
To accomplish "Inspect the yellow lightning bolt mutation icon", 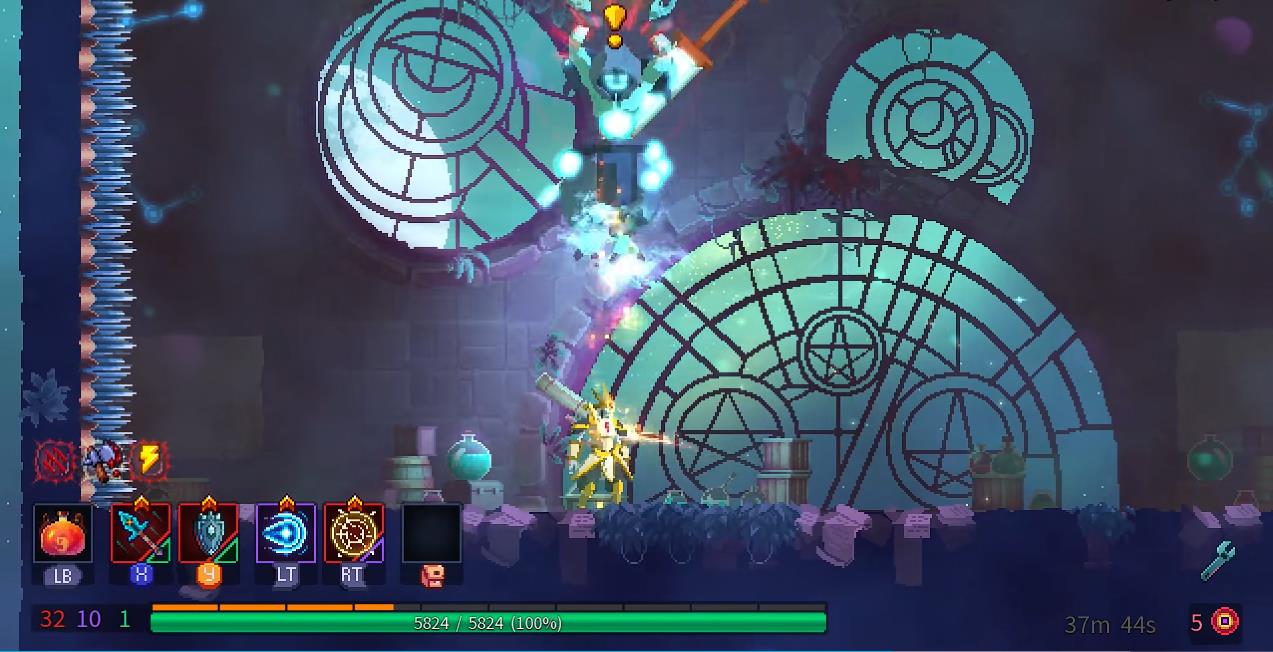I will click(149, 460).
